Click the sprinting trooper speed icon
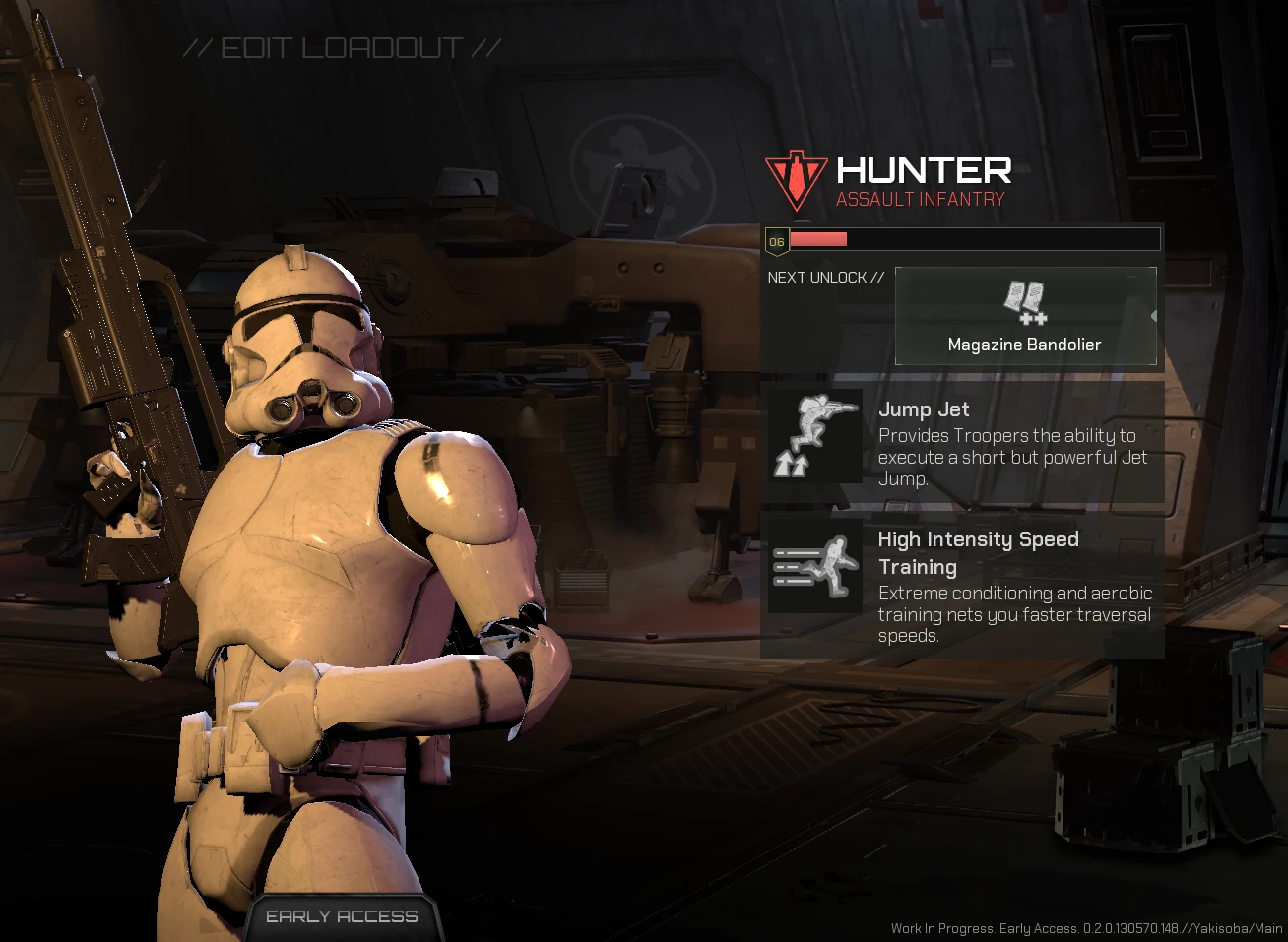Image resolution: width=1288 pixels, height=942 pixels. pyautogui.click(x=814, y=567)
